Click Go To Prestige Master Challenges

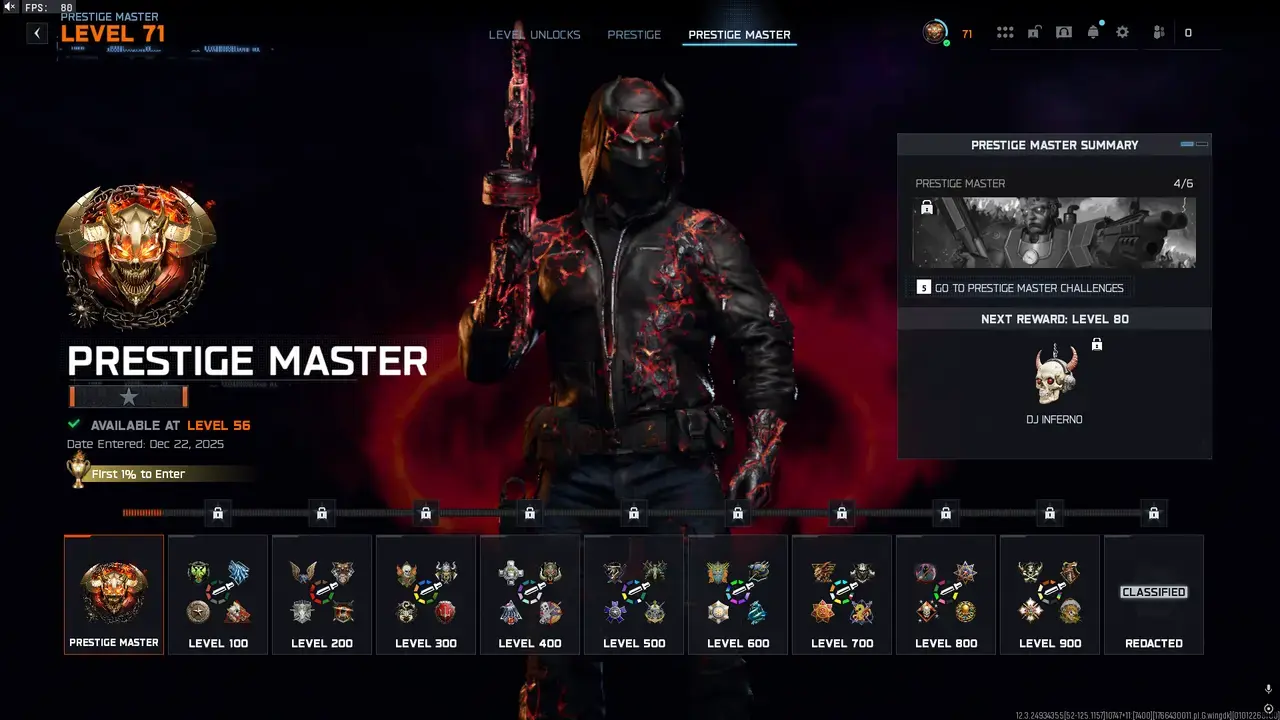tap(1020, 287)
